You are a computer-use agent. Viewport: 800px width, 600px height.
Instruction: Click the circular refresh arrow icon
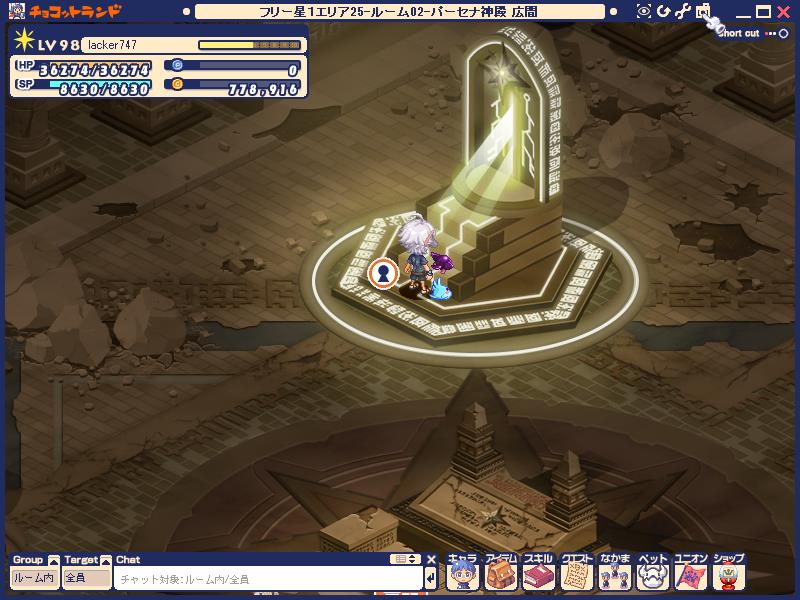(x=663, y=11)
